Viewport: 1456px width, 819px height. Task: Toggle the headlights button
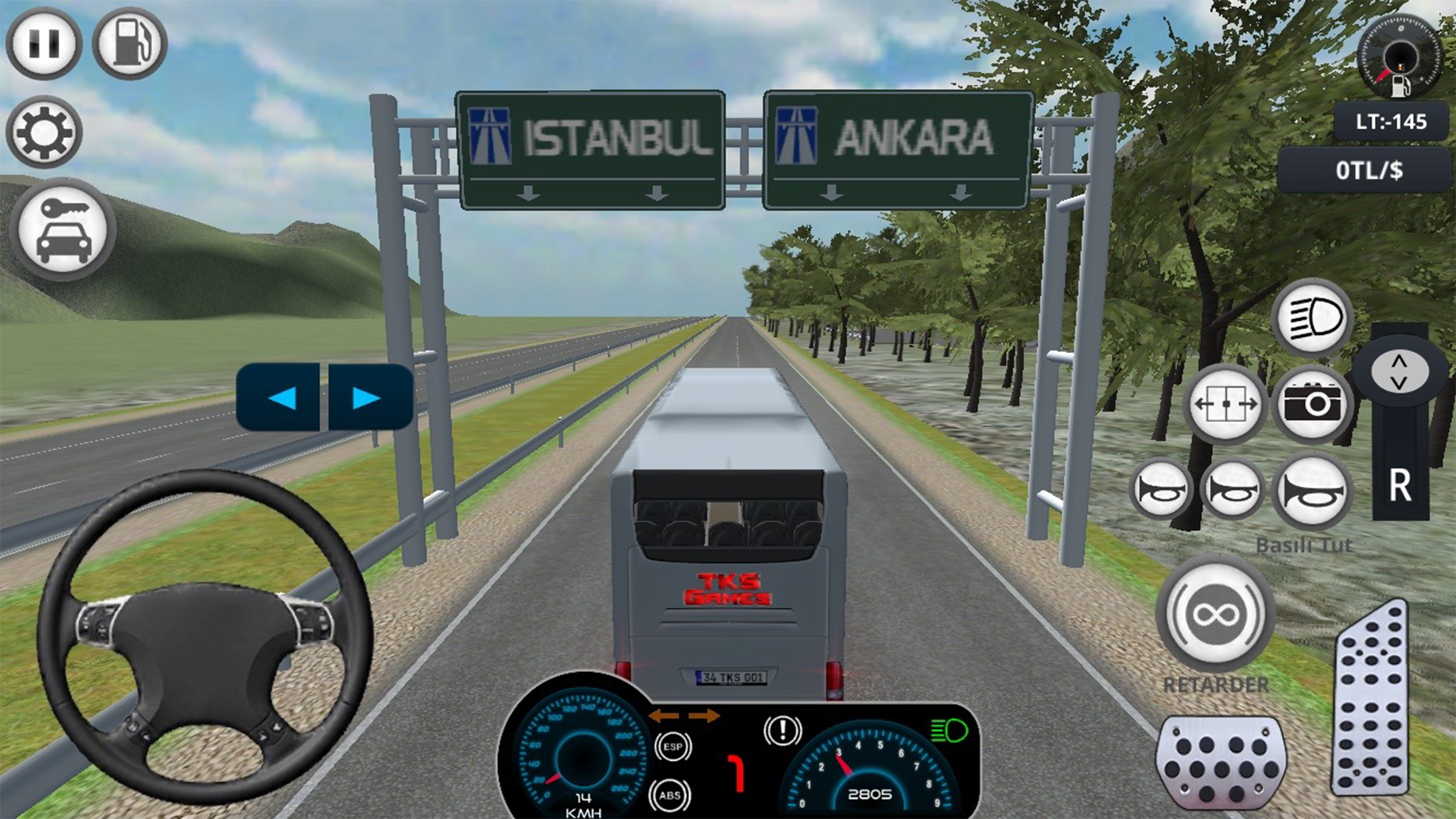1312,318
